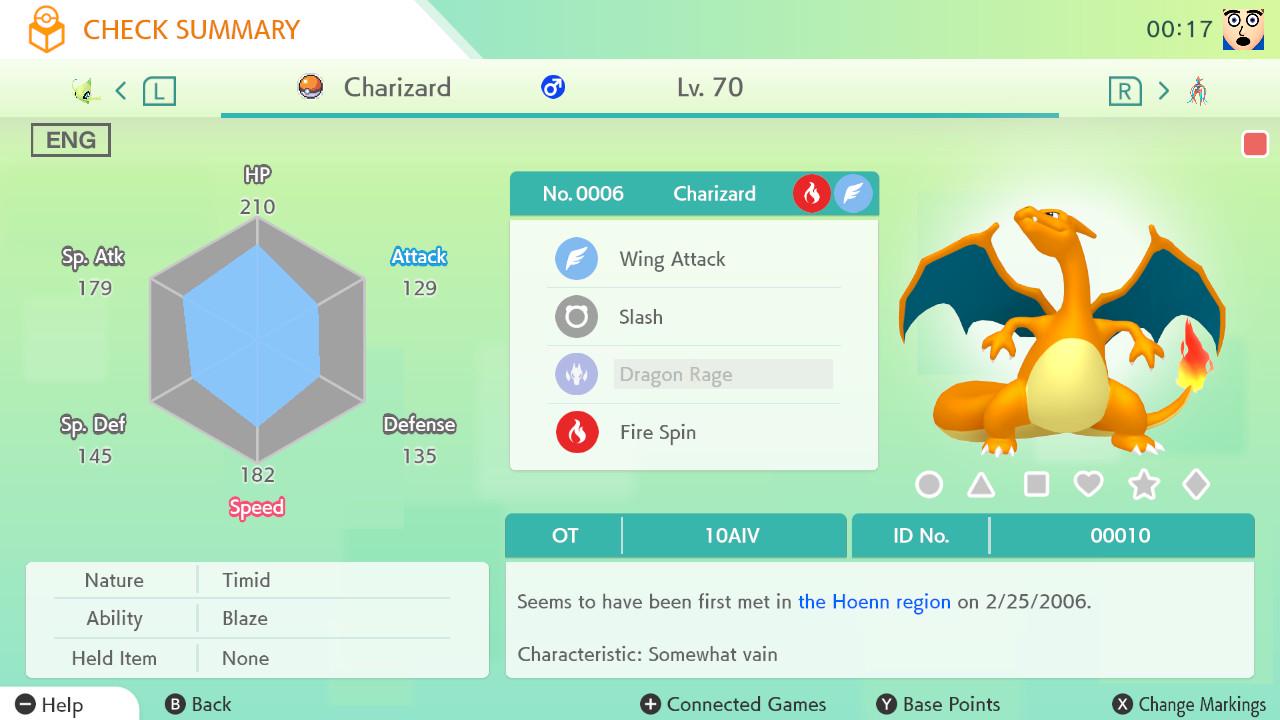Screen dimensions: 1280x720
Task: Show Connected Games
Action: click(x=733, y=704)
